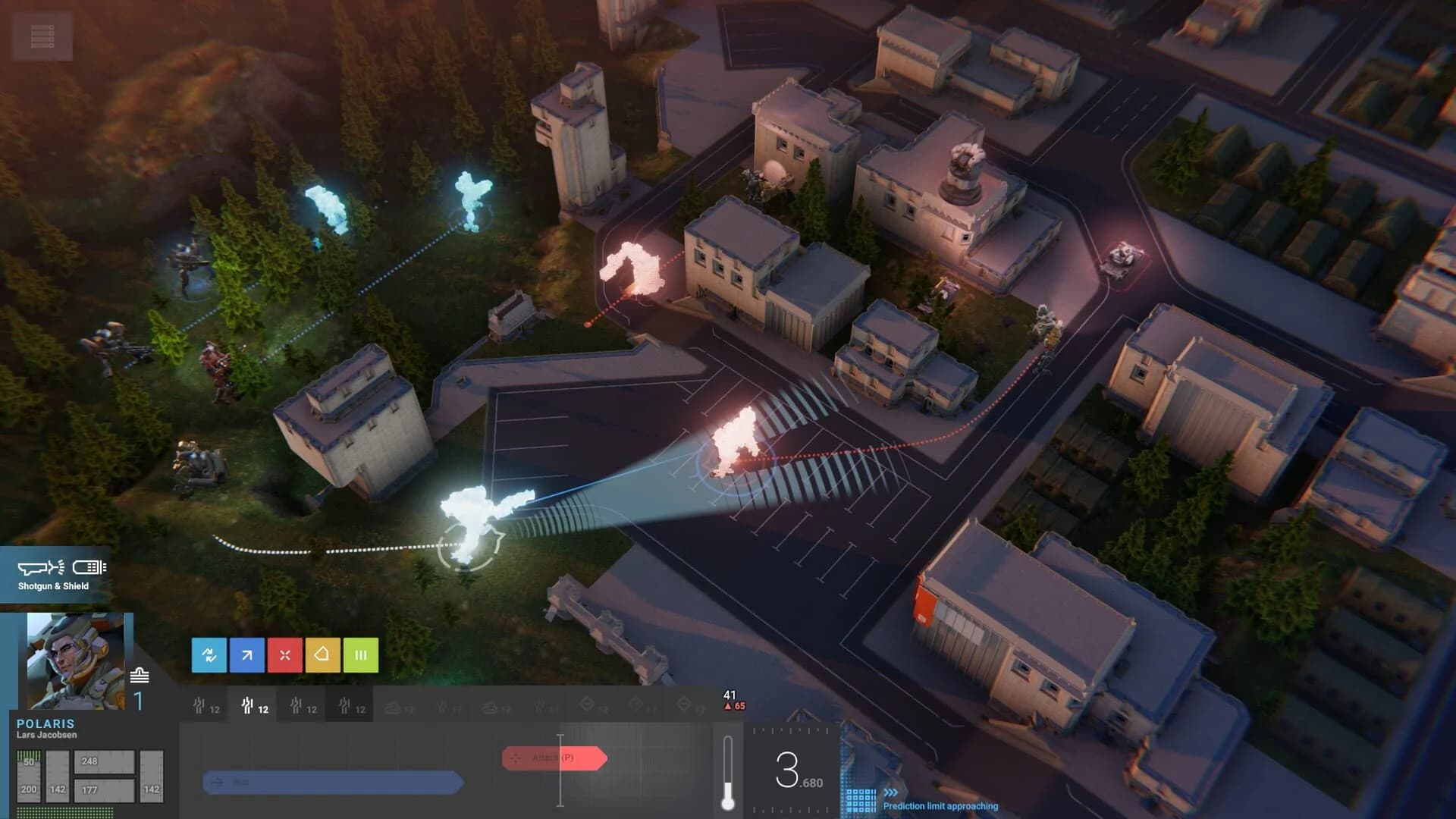Select the highlighted mech unit icon showing 12
Screen dimensions: 1456x819
pyautogui.click(x=254, y=705)
